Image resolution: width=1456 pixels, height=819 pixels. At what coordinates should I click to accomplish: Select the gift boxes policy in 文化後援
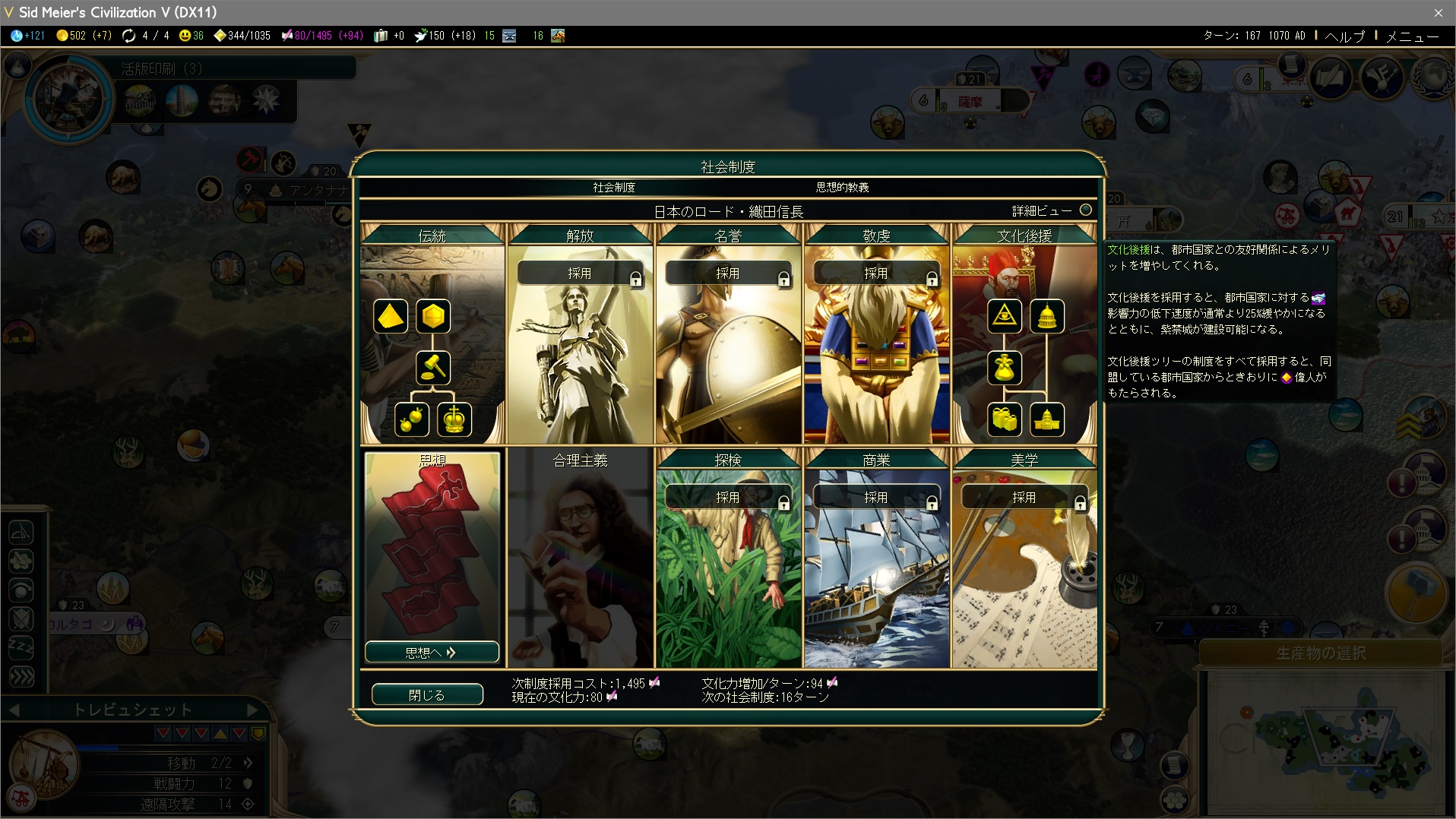1005,419
